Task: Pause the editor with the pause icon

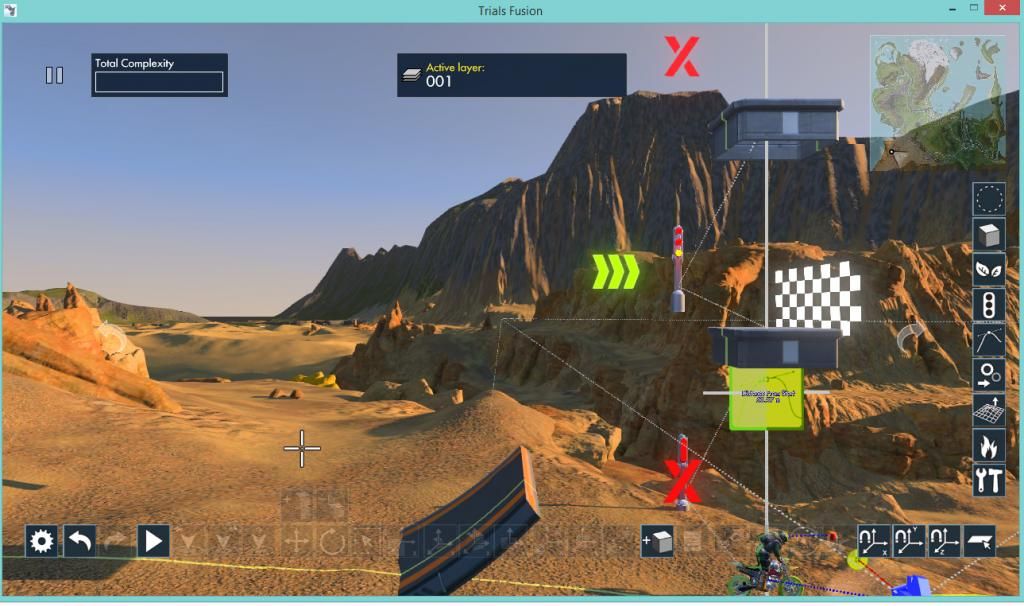Action: (55, 75)
